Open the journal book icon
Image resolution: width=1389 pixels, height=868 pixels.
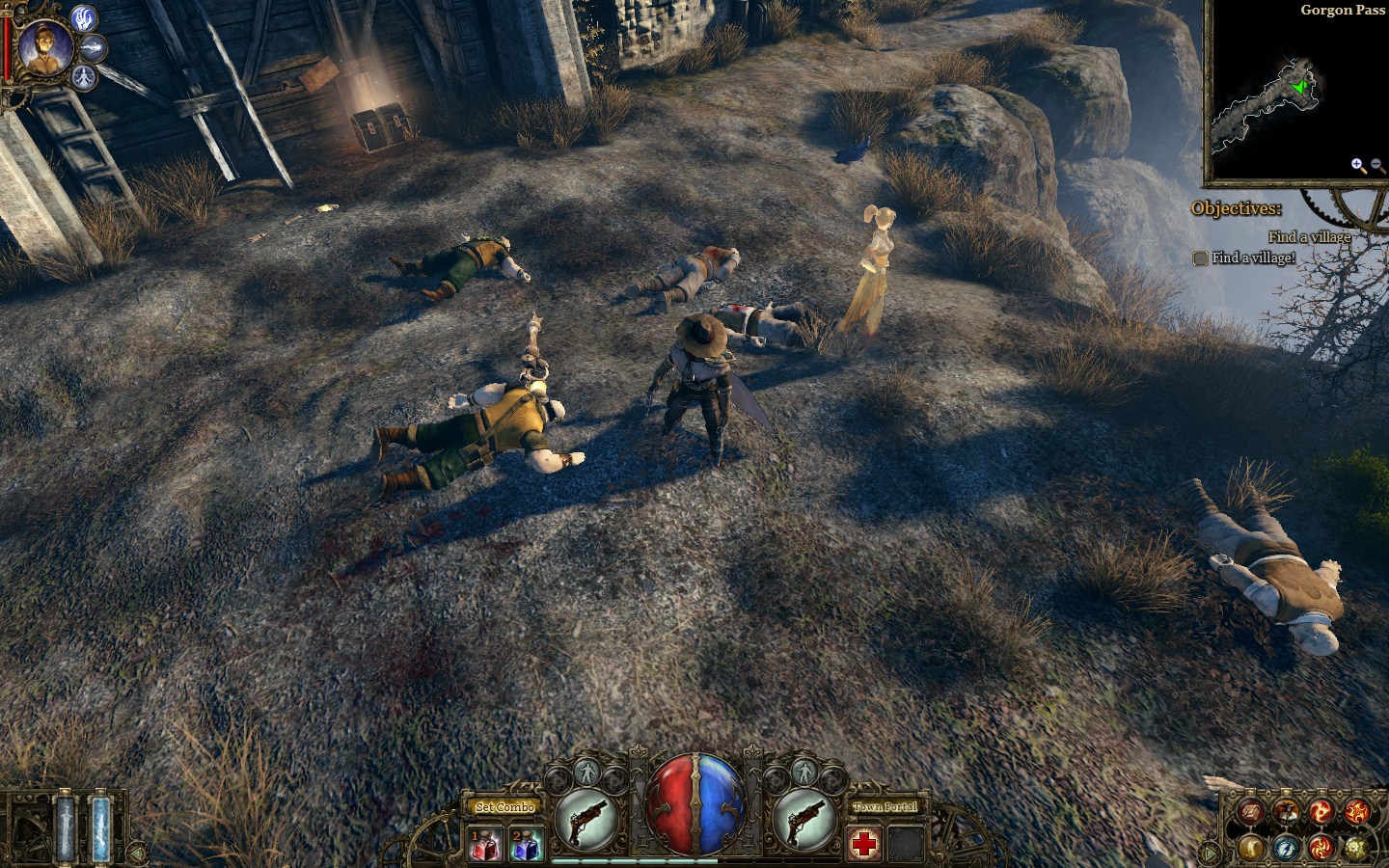[1251, 812]
